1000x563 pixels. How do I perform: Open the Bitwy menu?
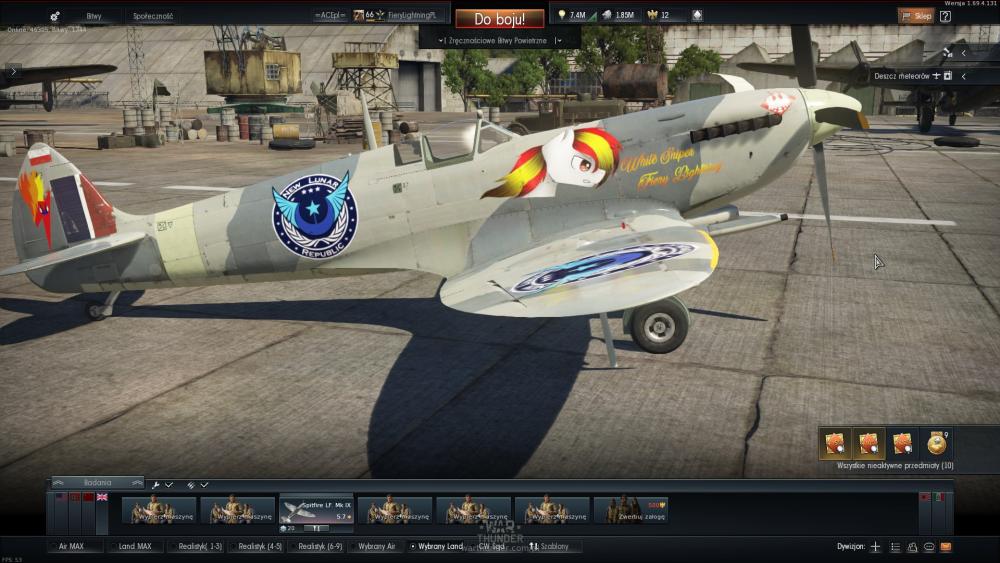click(94, 16)
